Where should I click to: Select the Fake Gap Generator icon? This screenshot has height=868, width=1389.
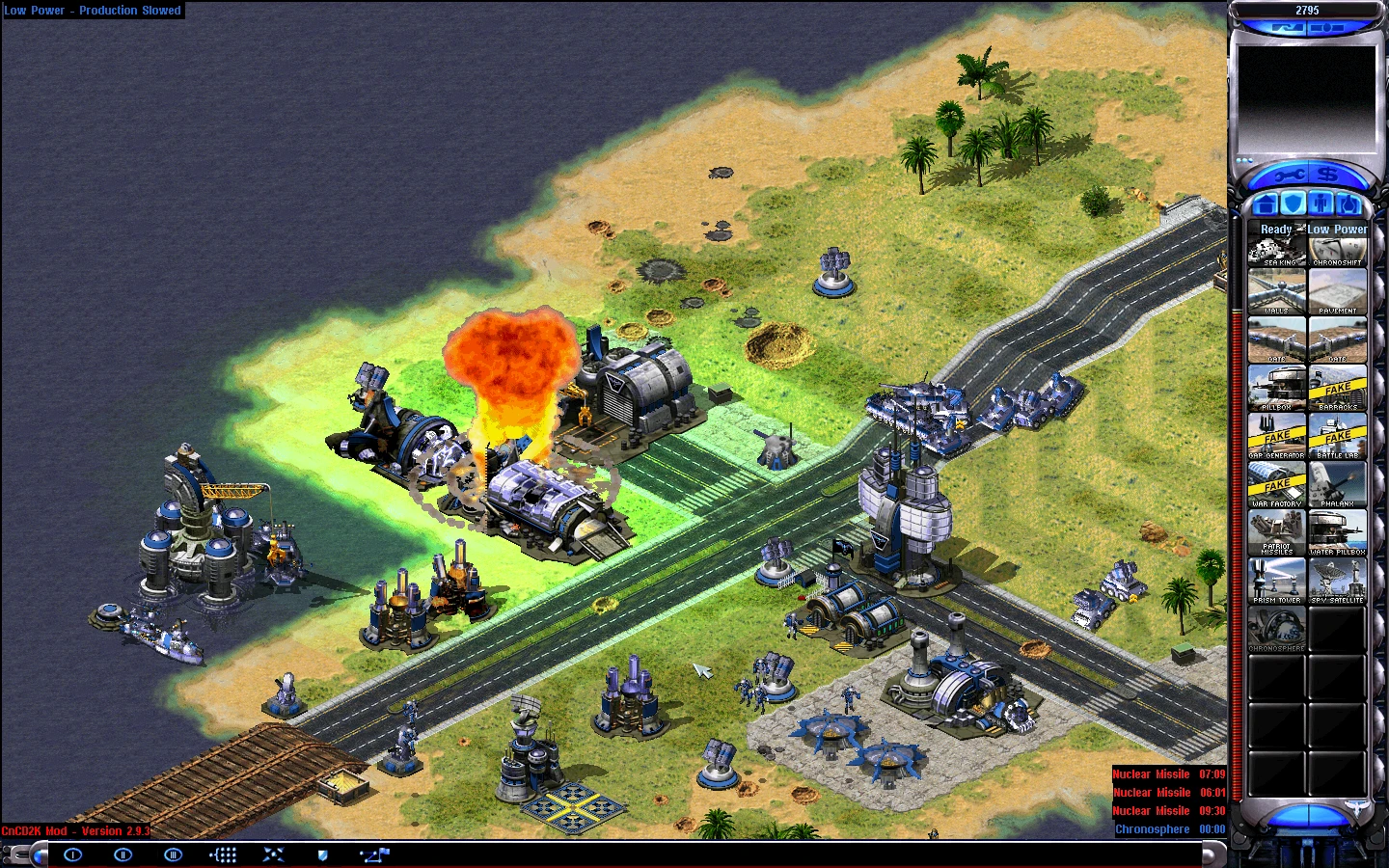pos(1276,436)
